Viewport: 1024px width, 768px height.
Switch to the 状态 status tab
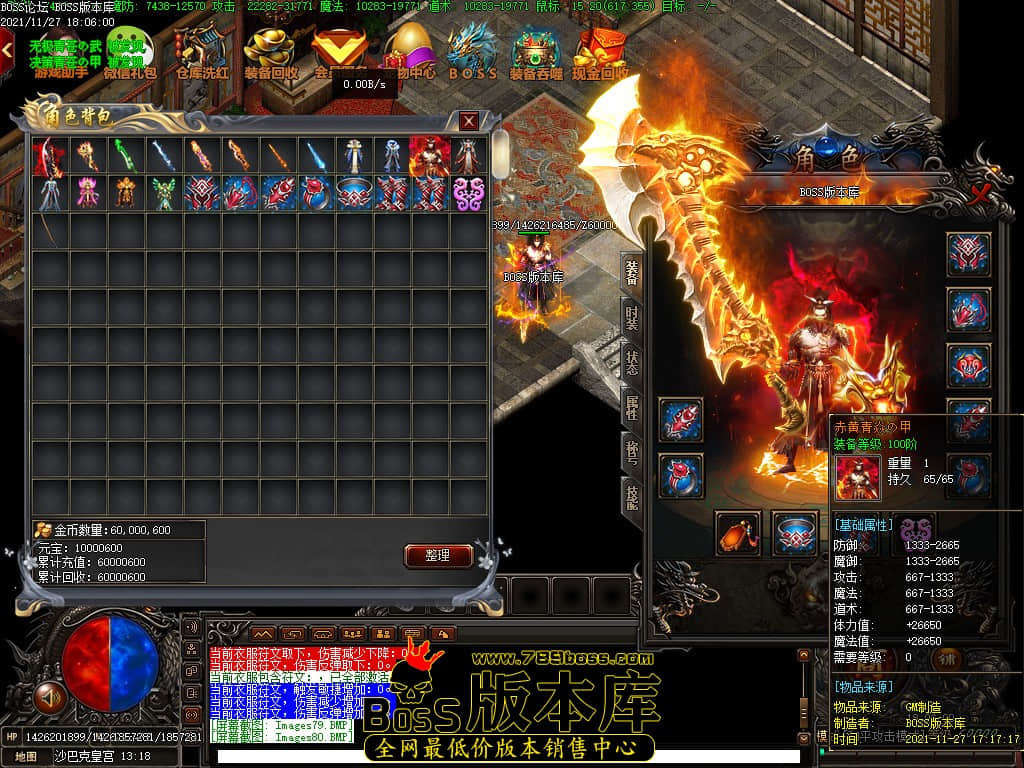click(x=633, y=364)
